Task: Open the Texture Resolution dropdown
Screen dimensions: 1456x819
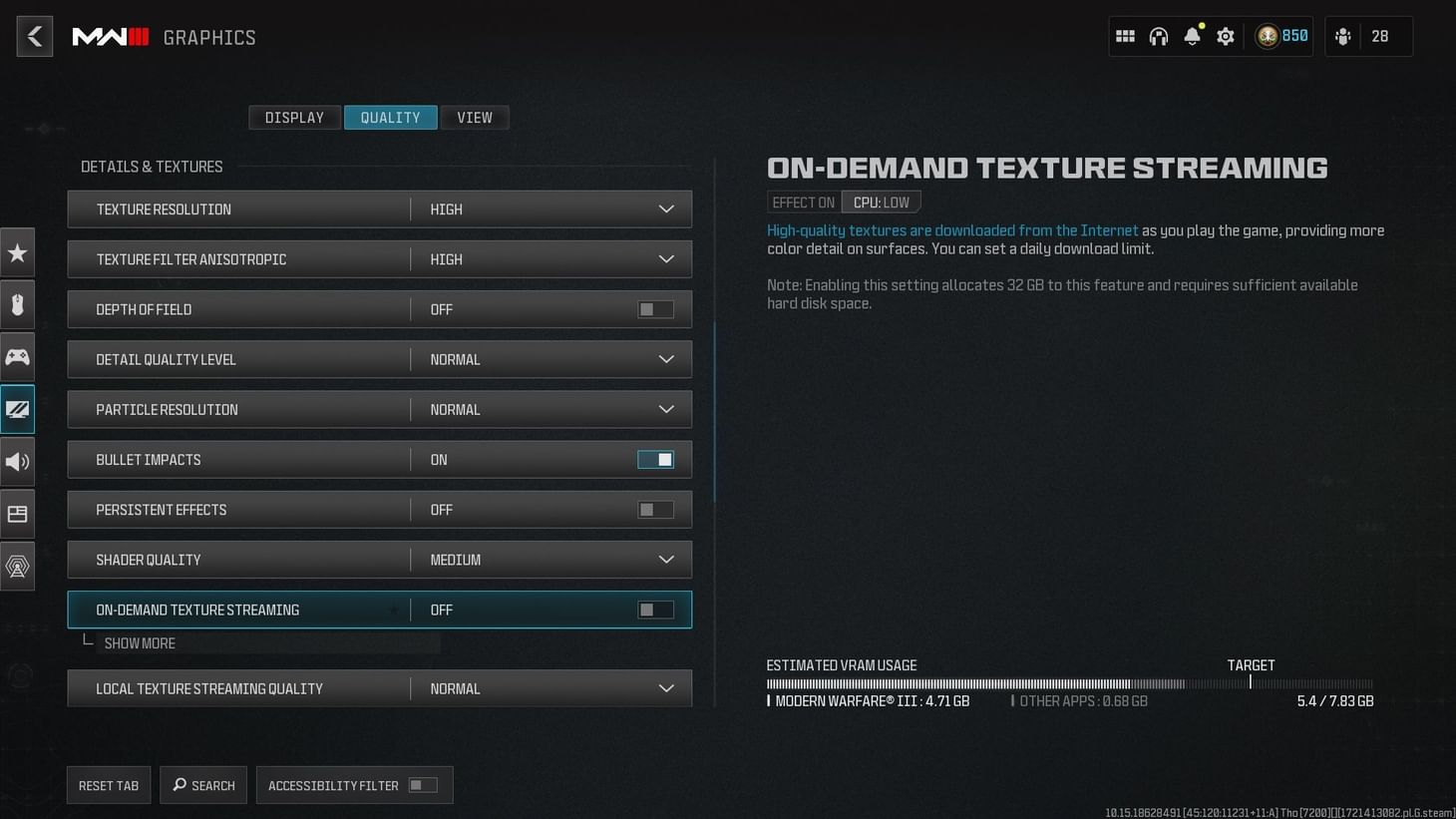Action: [x=665, y=208]
